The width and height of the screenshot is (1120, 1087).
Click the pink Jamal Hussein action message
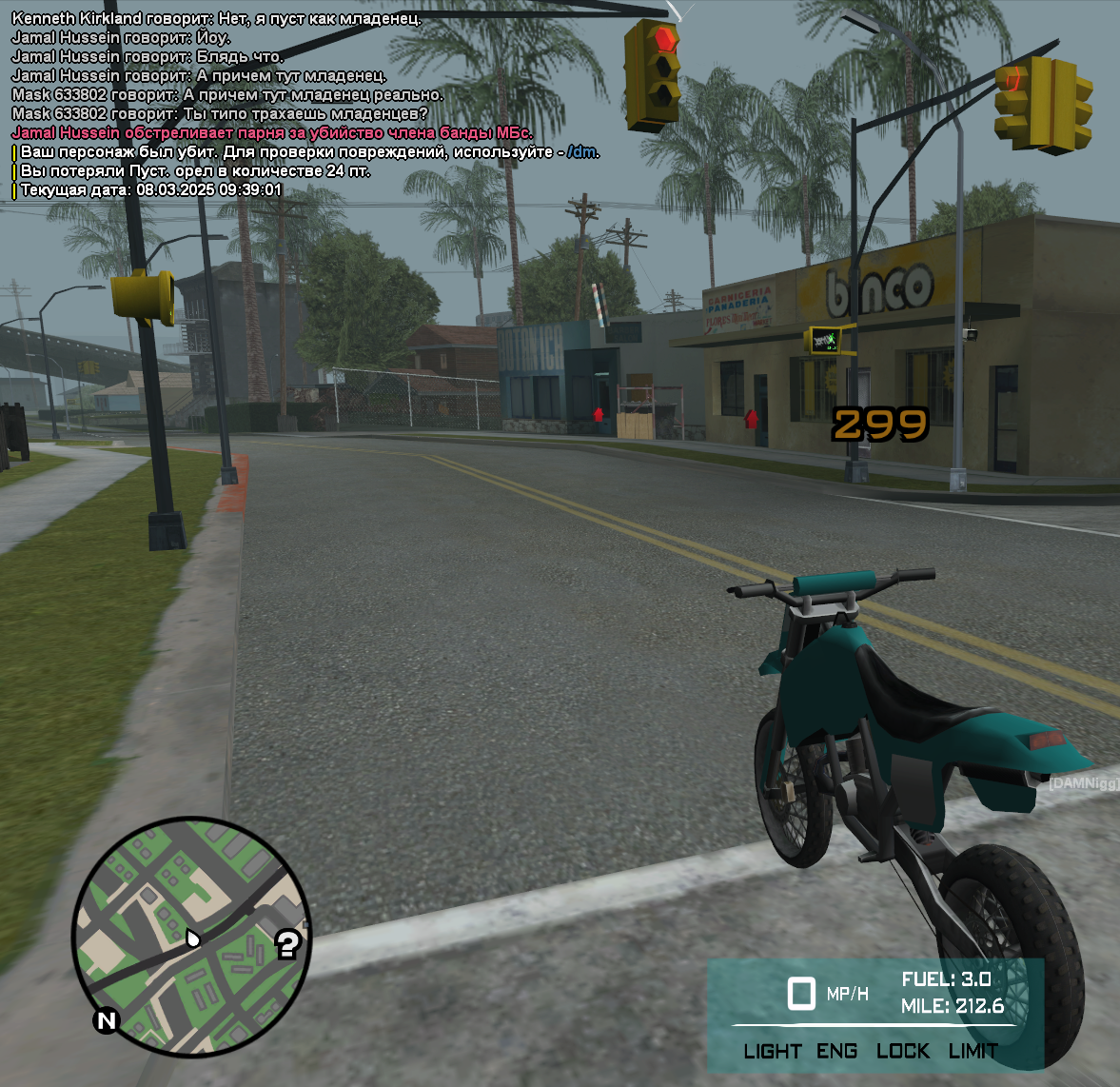(x=271, y=133)
